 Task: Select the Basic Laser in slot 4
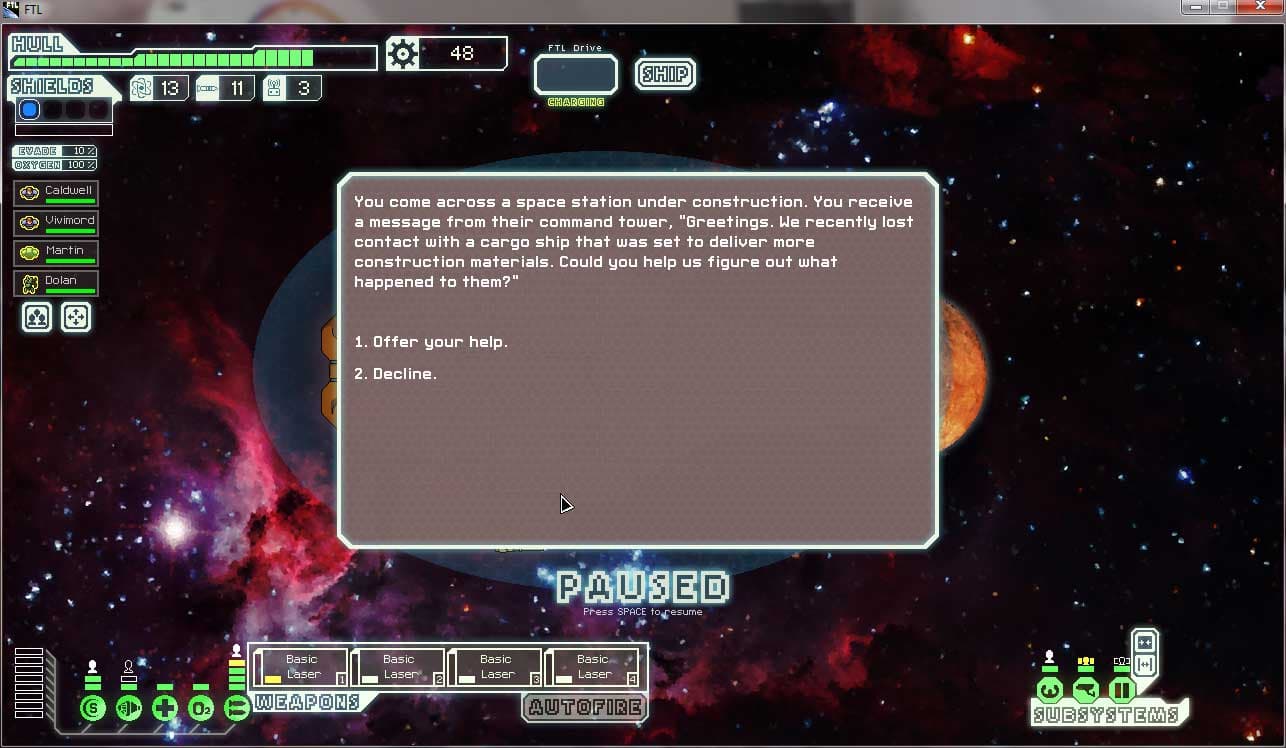click(x=592, y=667)
